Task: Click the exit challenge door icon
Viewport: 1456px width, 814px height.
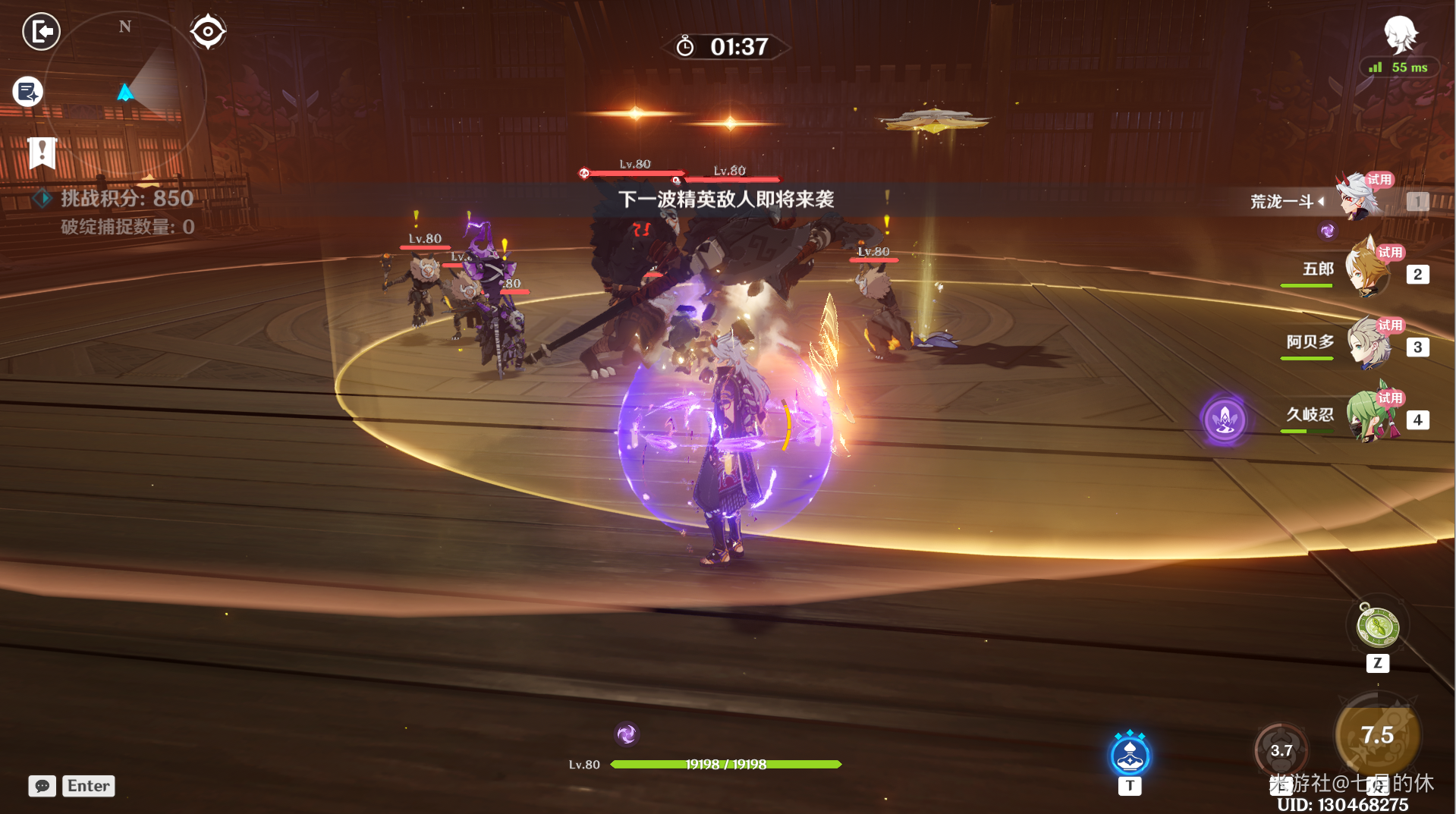Action: 41,32
